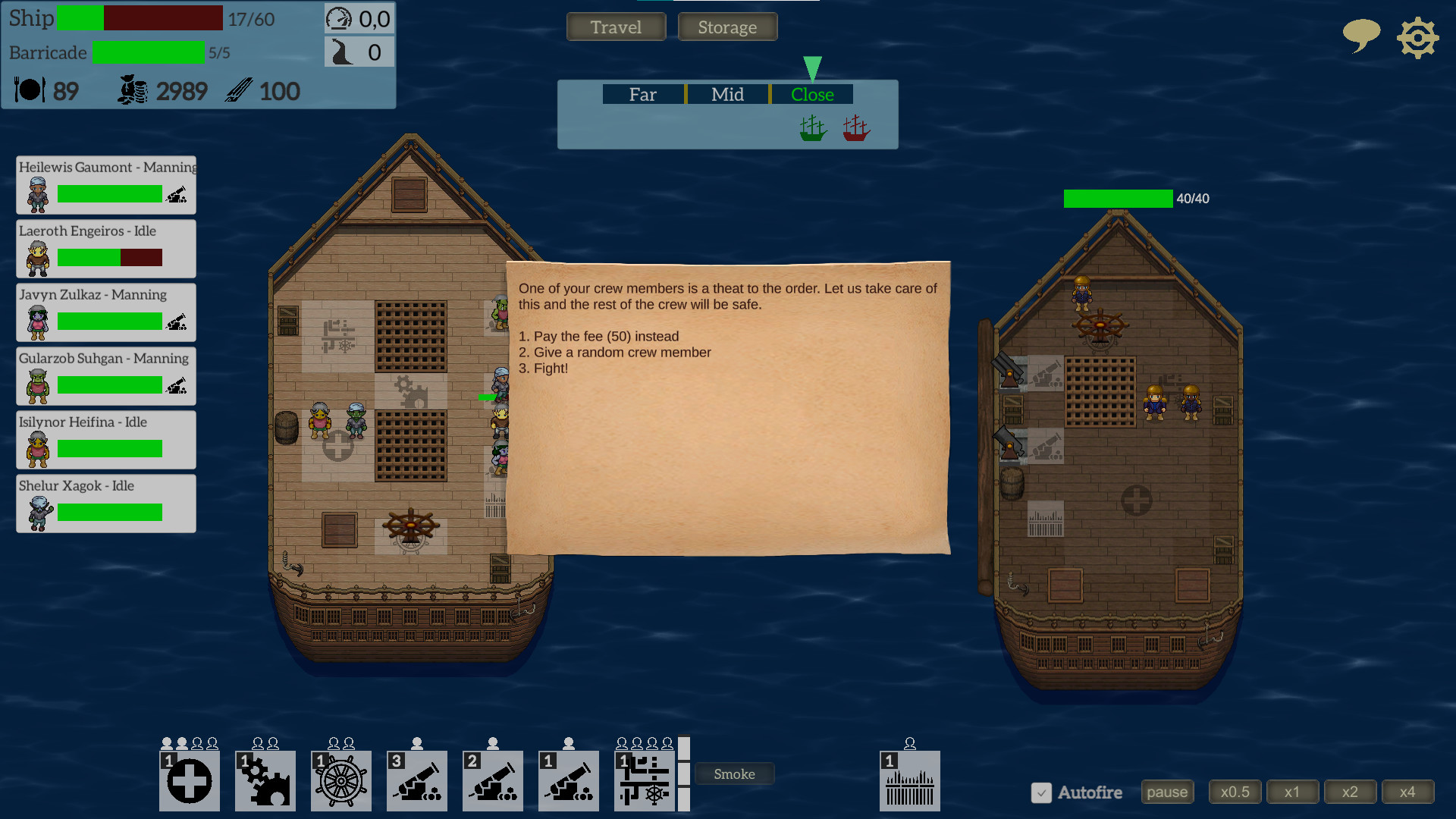Open the chat speech bubble
Screen dimensions: 1456x819
1361,36
